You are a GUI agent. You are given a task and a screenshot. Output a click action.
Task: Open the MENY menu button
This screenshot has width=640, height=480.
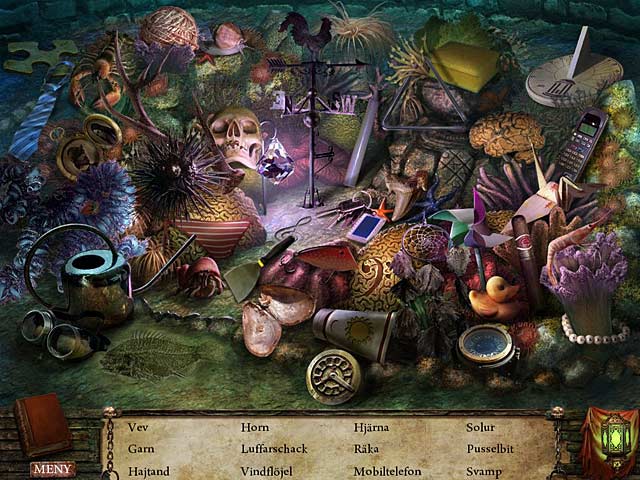(x=53, y=468)
